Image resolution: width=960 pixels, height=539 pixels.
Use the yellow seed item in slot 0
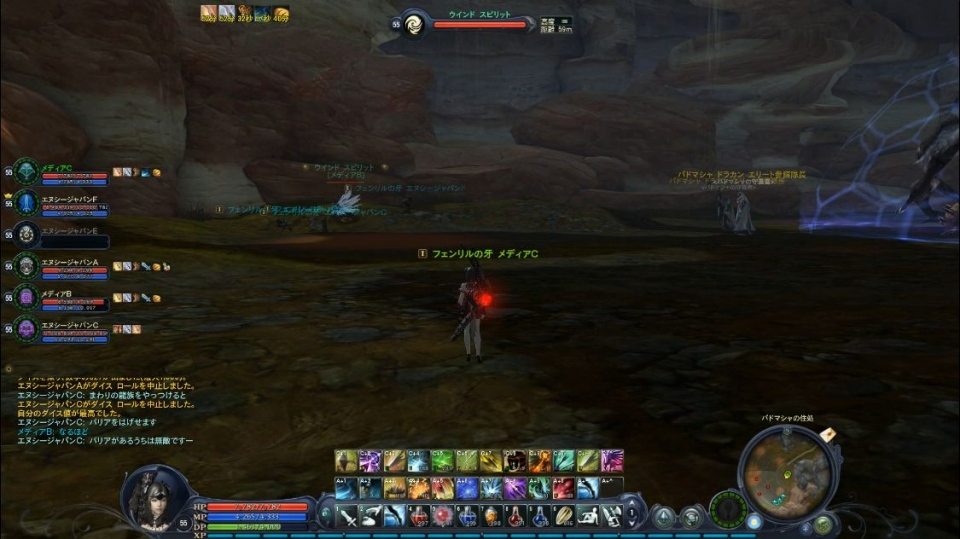point(564,516)
